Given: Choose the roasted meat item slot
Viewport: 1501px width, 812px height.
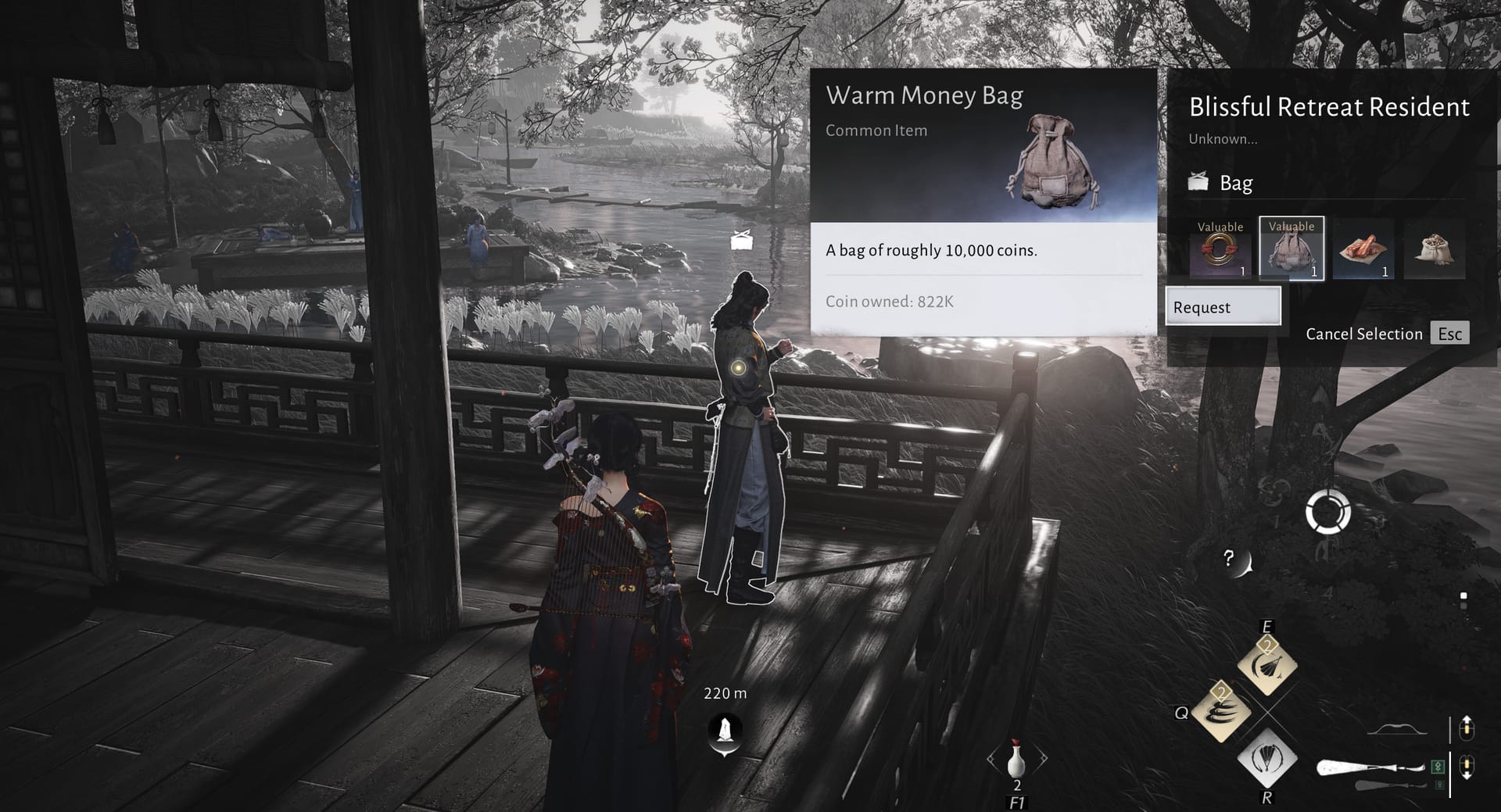Looking at the screenshot, I should [1363, 249].
